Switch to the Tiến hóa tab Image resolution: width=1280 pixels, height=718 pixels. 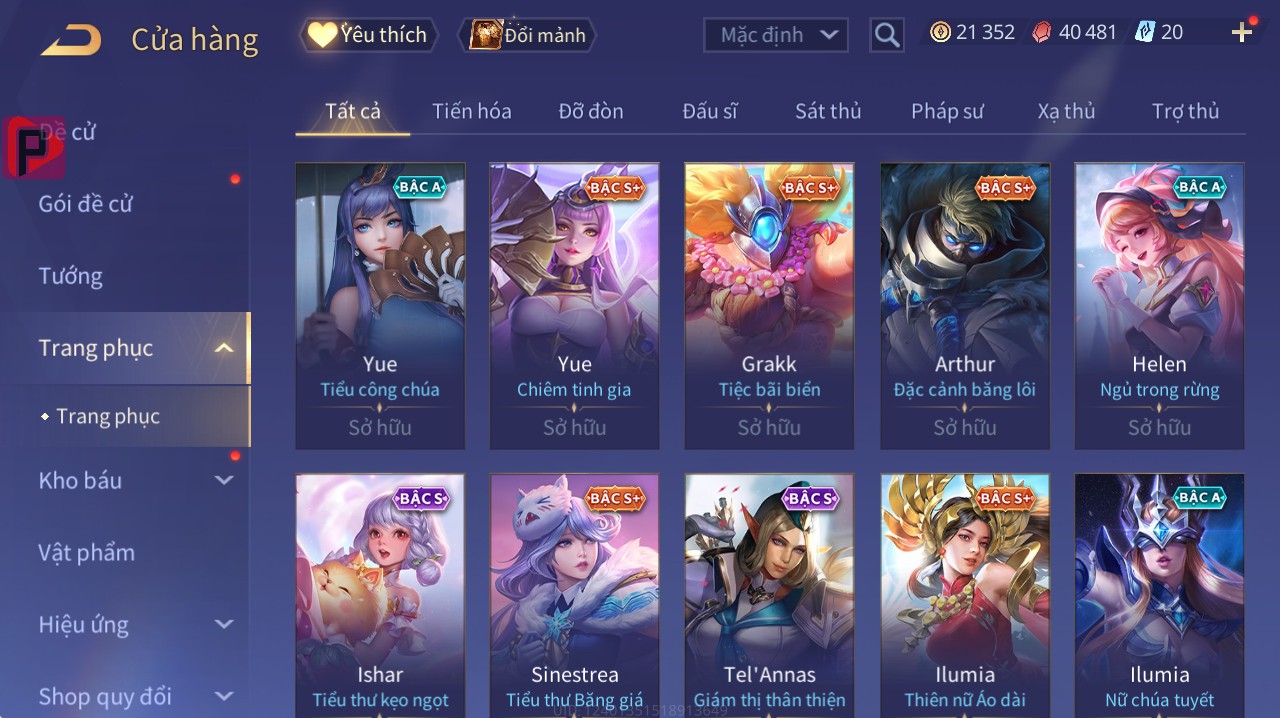coord(471,111)
